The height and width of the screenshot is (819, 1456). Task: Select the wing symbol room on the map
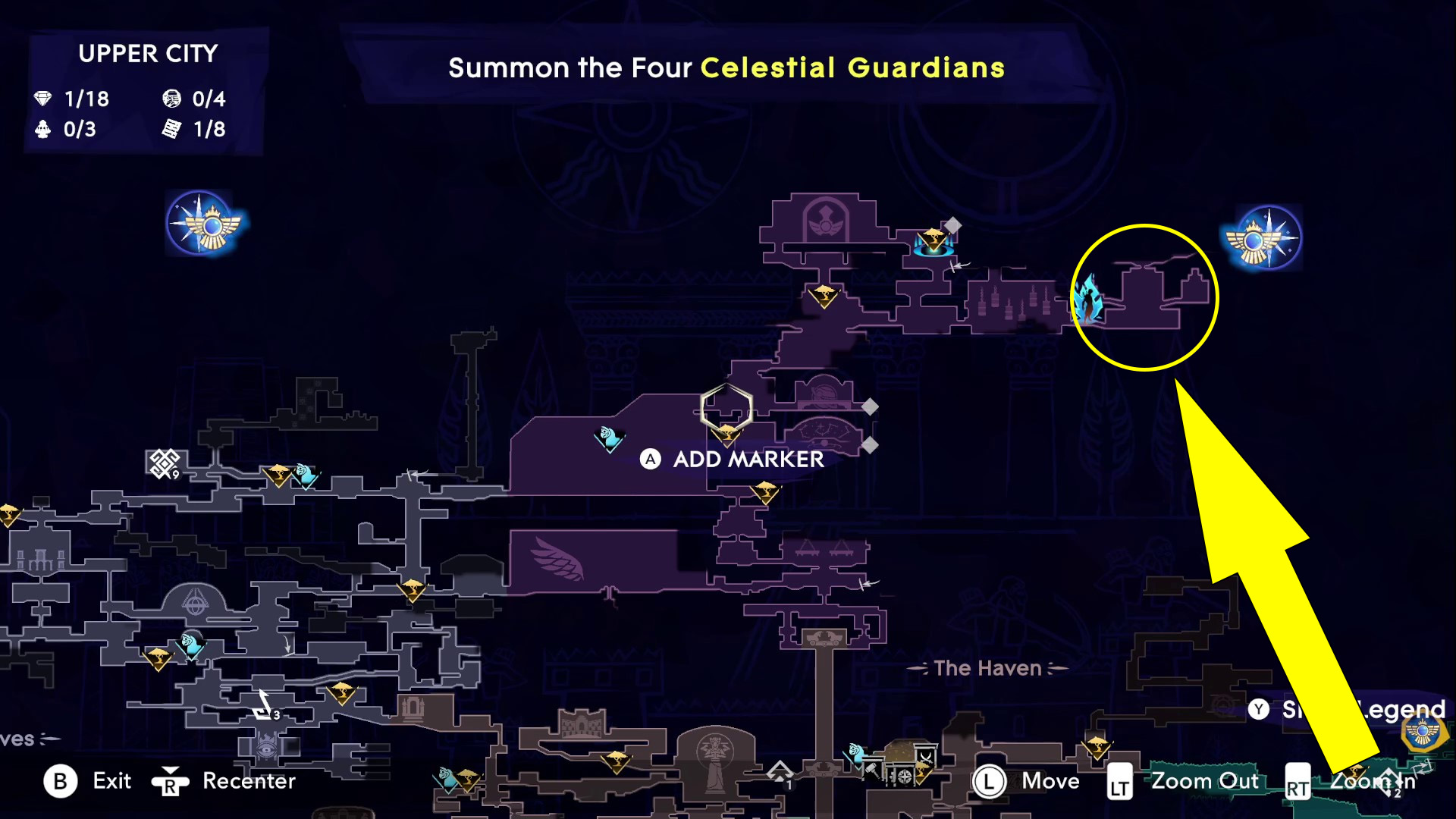(559, 560)
